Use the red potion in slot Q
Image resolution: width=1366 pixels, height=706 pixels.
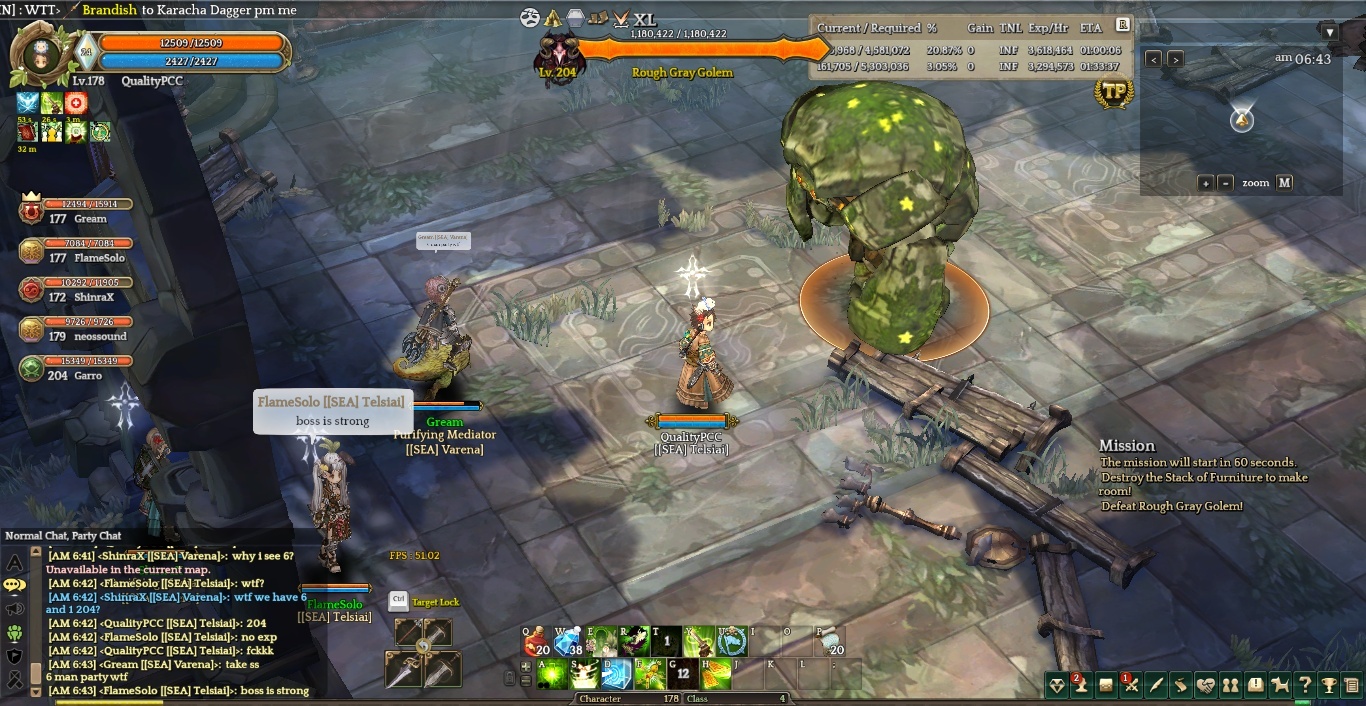click(x=536, y=641)
